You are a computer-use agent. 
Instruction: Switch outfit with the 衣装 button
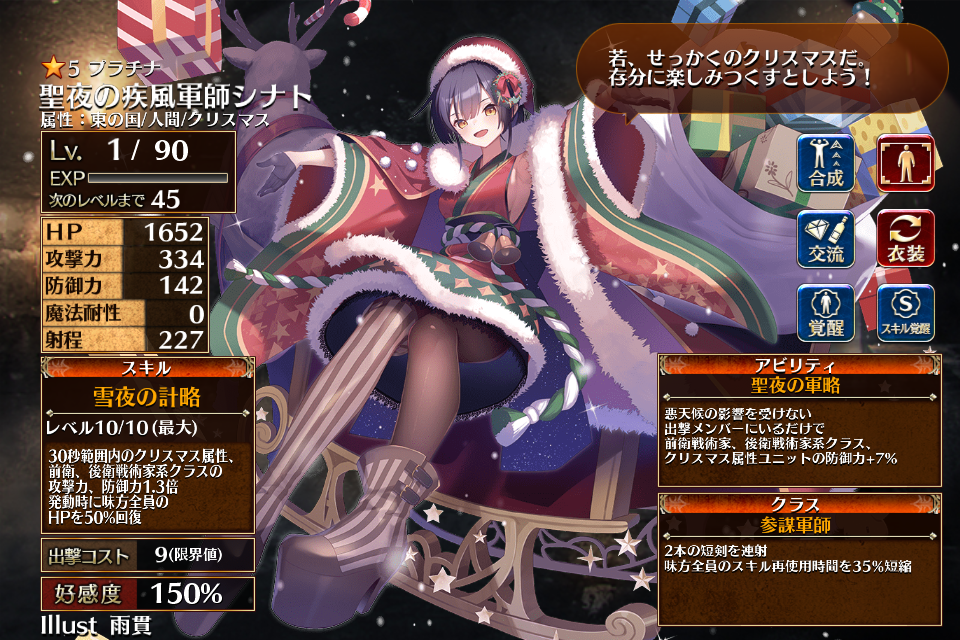pos(905,238)
